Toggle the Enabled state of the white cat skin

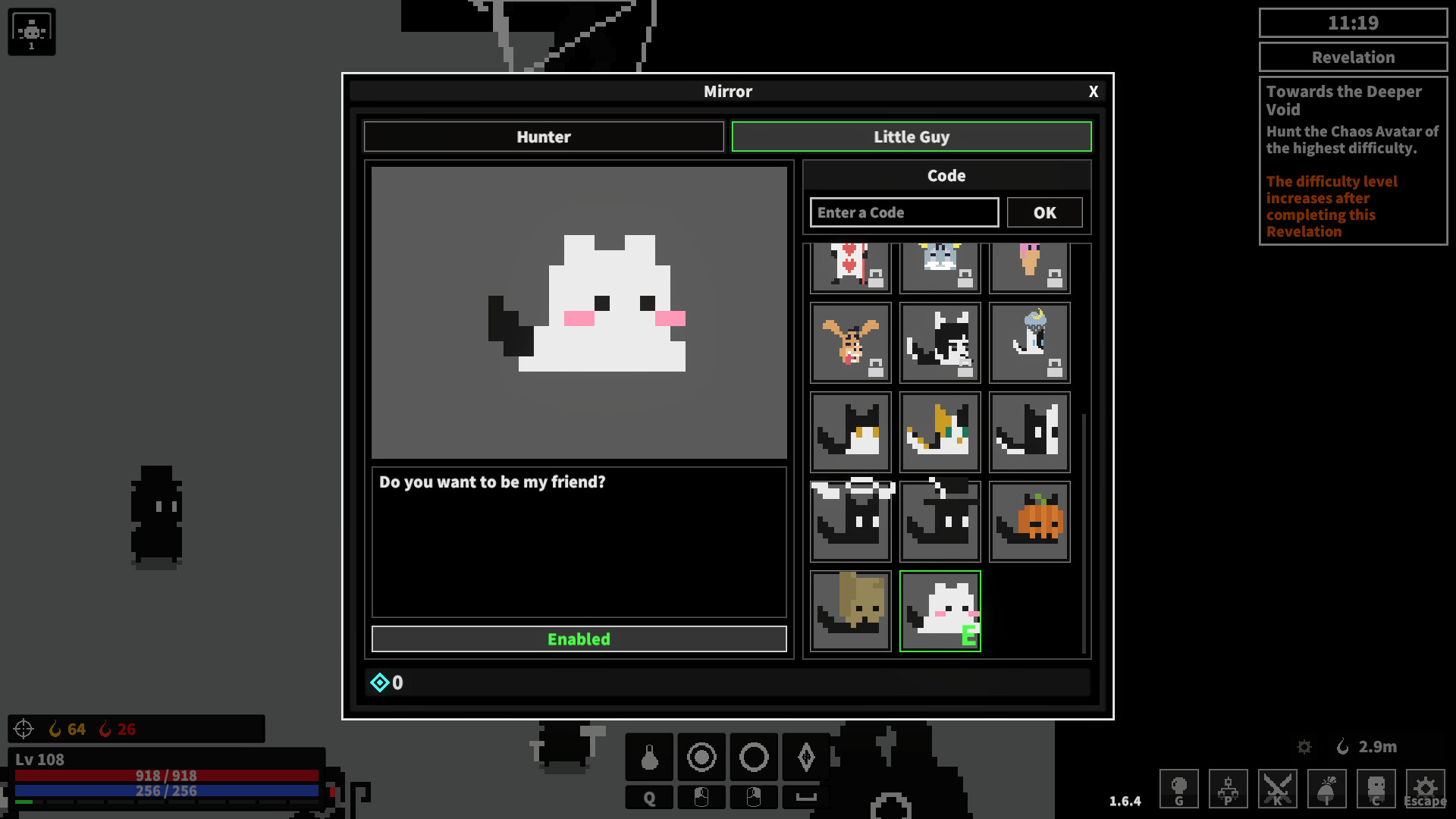click(579, 639)
